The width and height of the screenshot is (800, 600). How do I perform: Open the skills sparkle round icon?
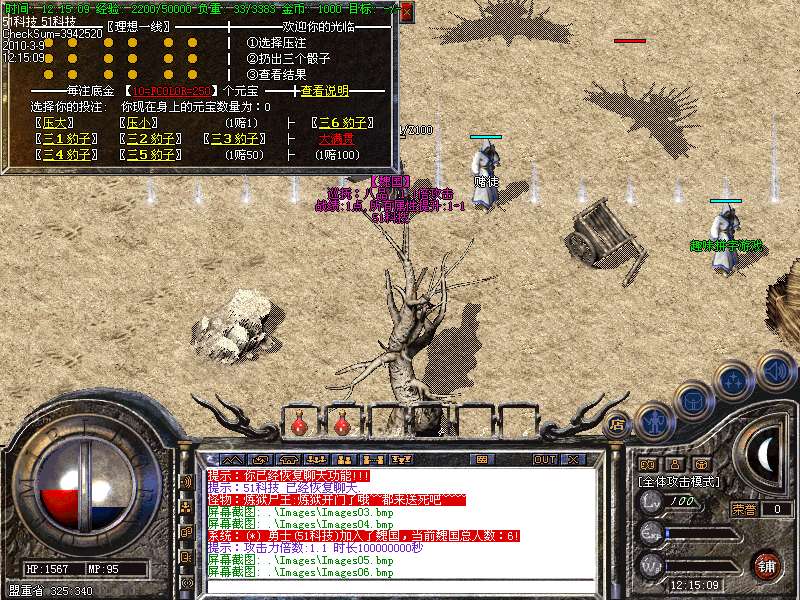[734, 381]
